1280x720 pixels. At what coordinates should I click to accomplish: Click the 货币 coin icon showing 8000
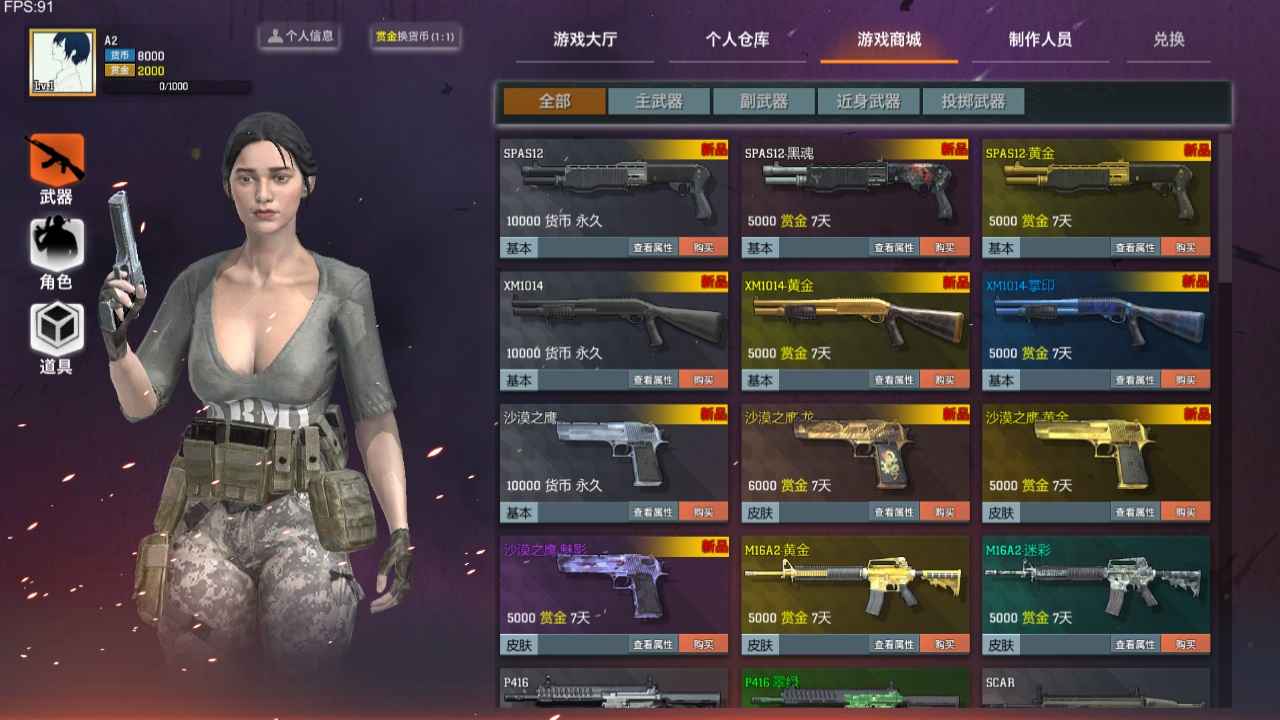[122, 55]
